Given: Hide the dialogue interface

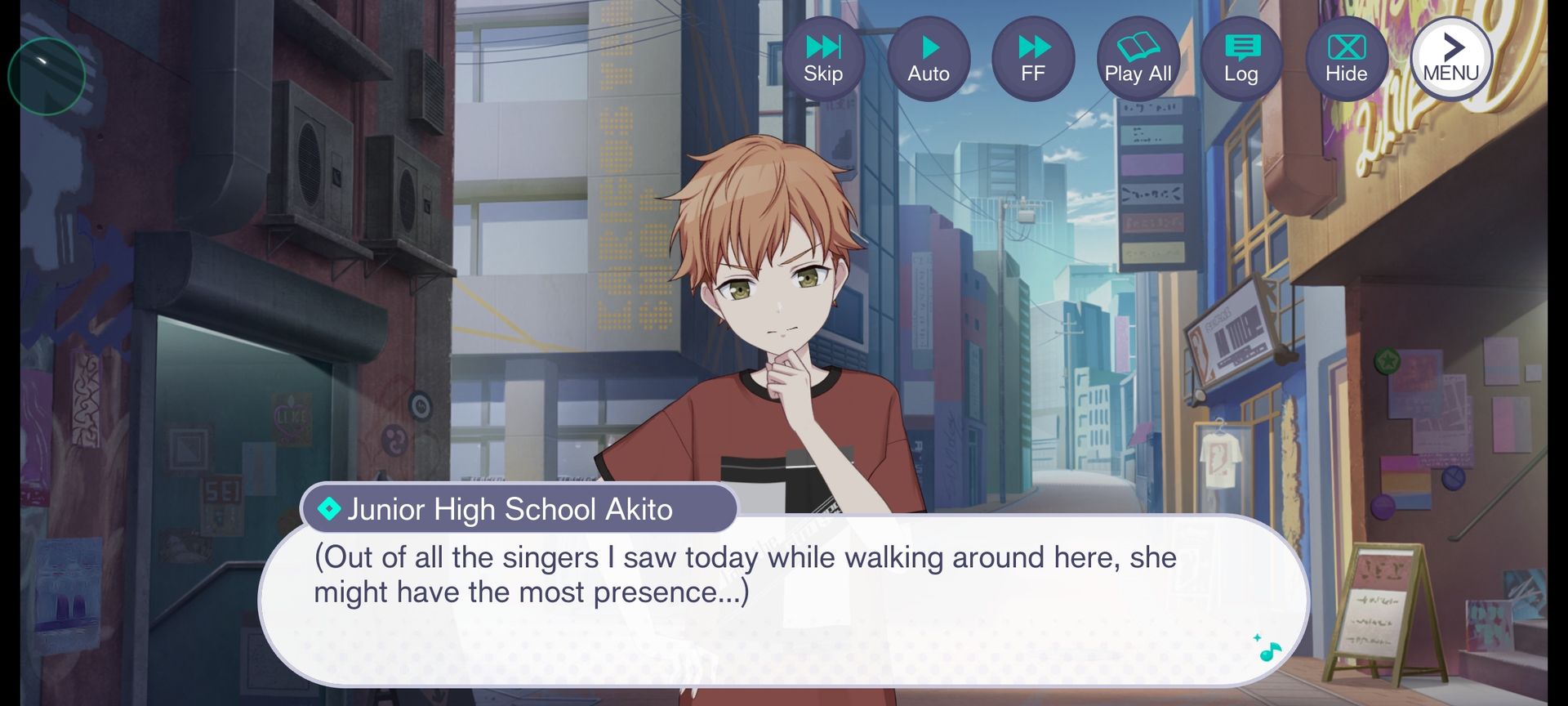Looking at the screenshot, I should point(1346,59).
